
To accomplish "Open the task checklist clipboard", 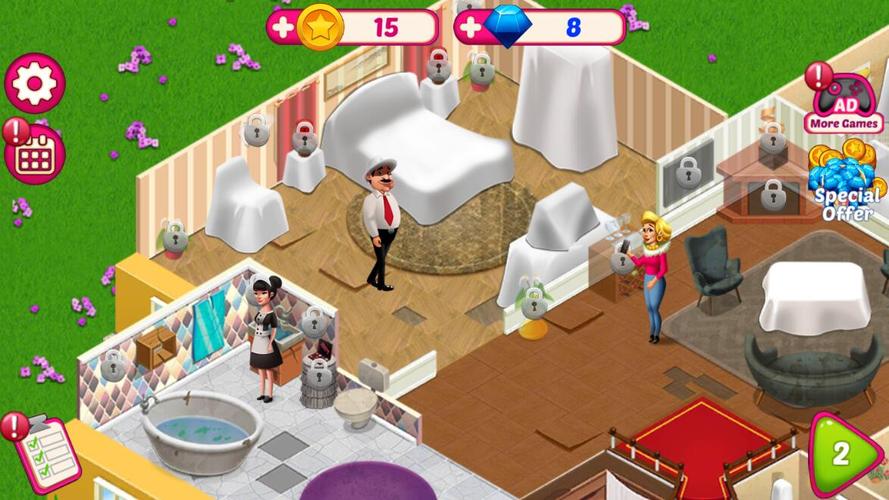I will coord(47,451).
